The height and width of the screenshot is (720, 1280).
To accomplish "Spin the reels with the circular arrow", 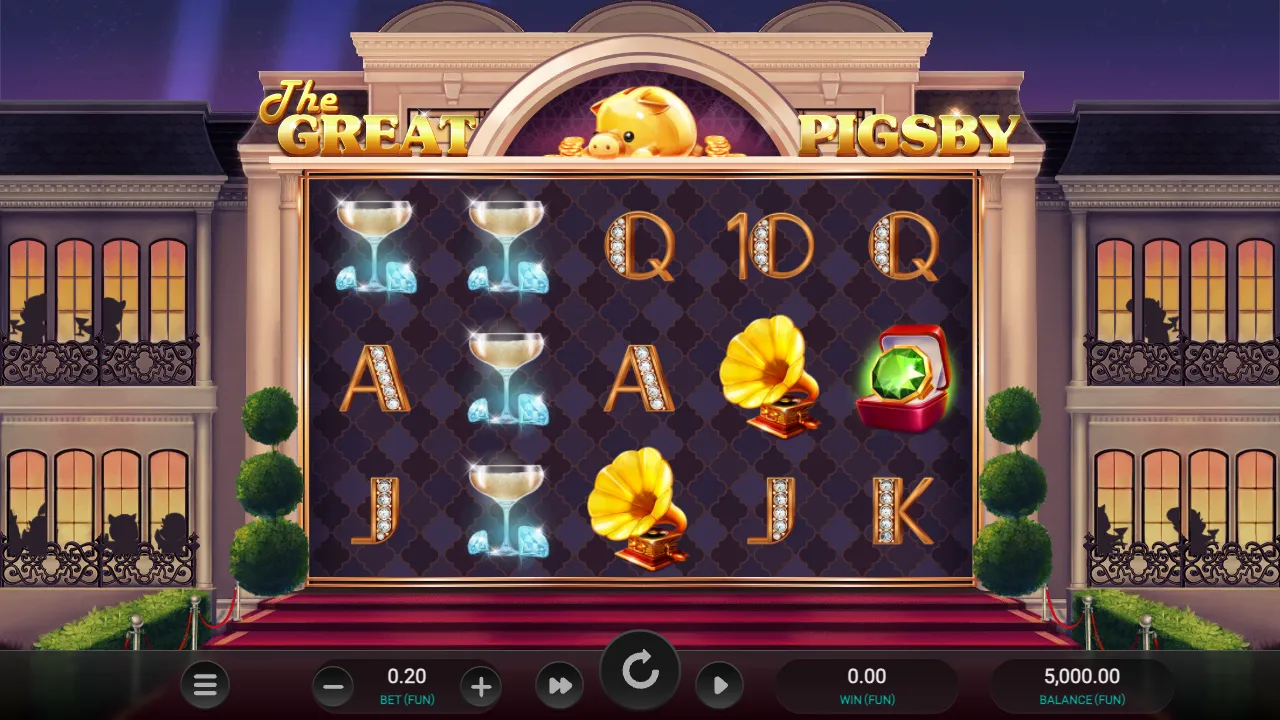I will click(x=640, y=672).
